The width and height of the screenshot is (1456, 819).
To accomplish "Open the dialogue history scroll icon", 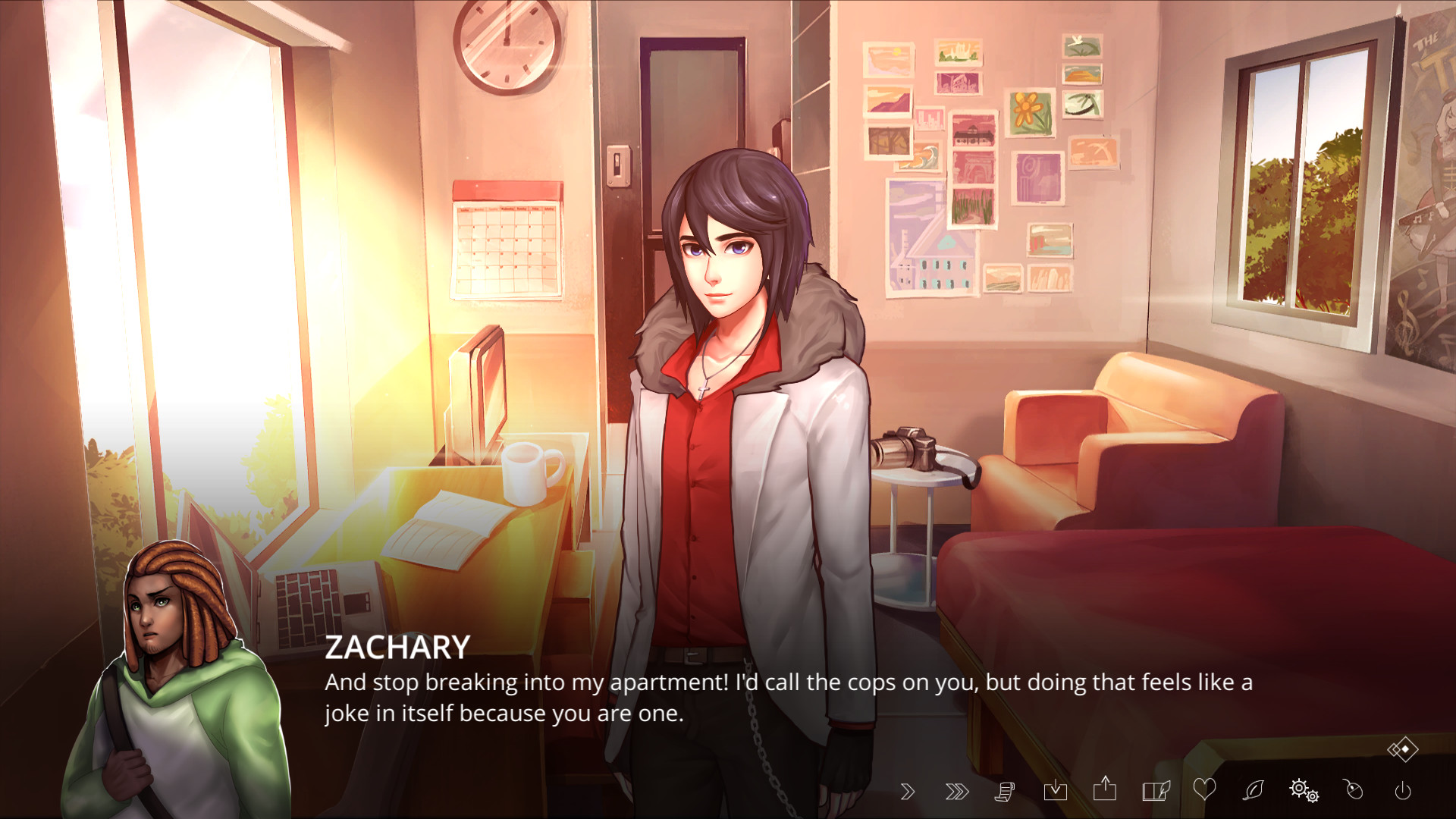I will point(1005,792).
